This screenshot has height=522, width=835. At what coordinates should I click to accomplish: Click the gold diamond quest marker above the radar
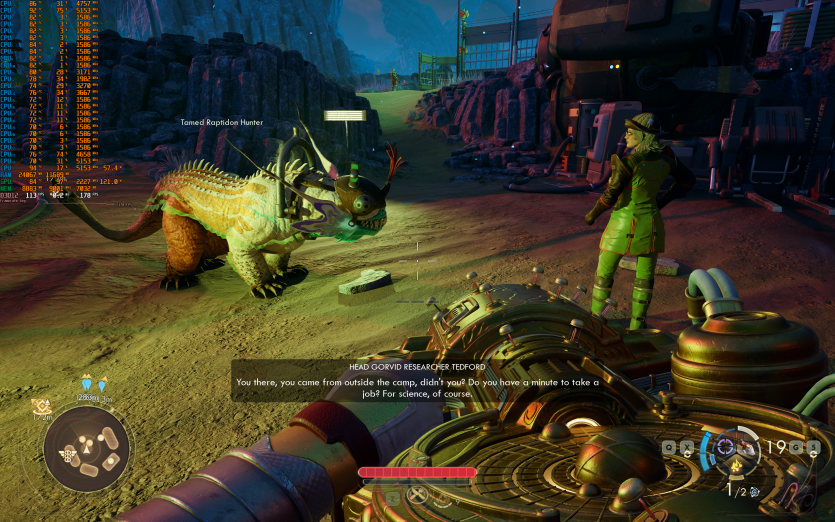click(x=40, y=405)
